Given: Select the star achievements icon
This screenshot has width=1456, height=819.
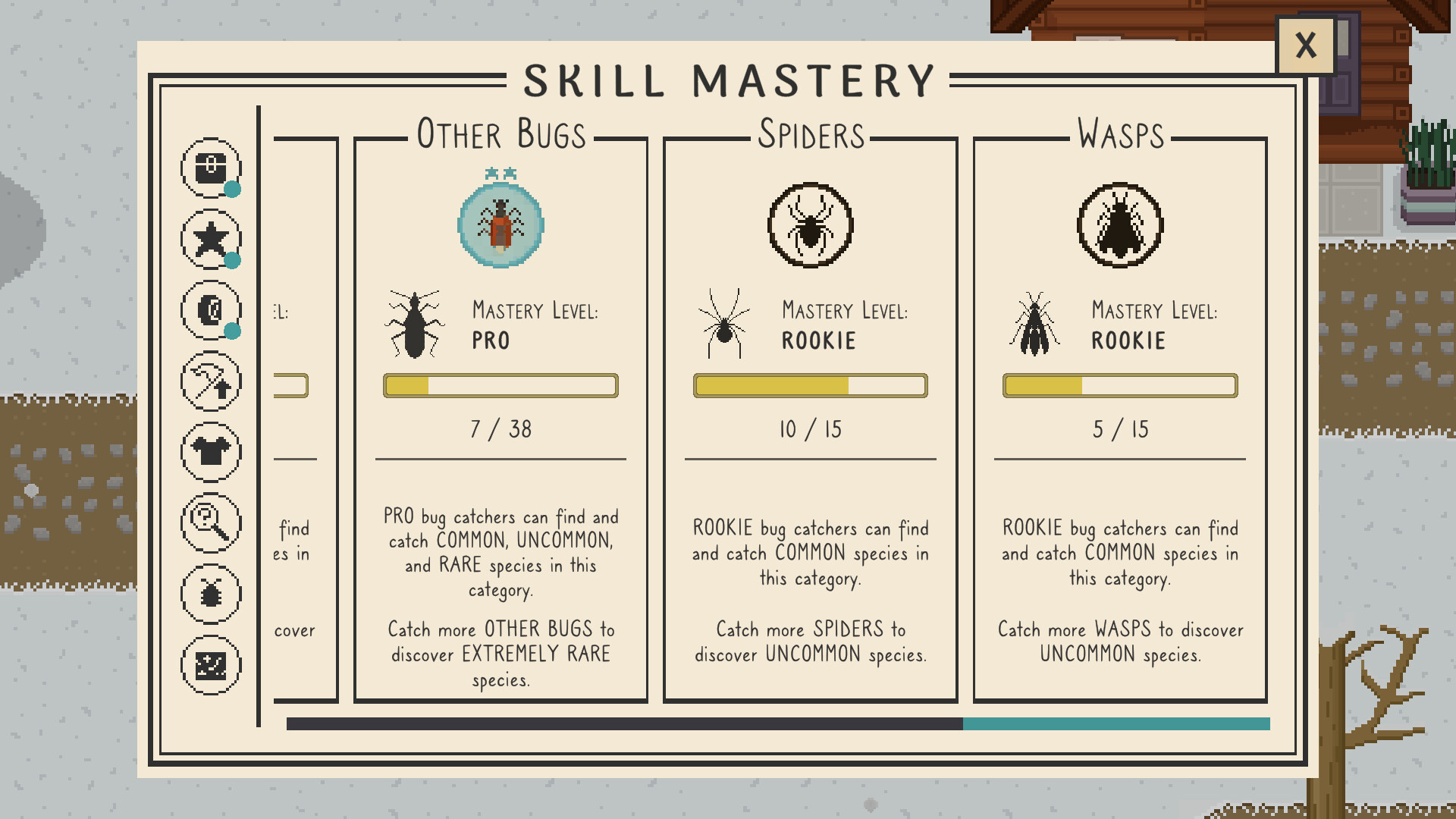Looking at the screenshot, I should pos(211,240).
